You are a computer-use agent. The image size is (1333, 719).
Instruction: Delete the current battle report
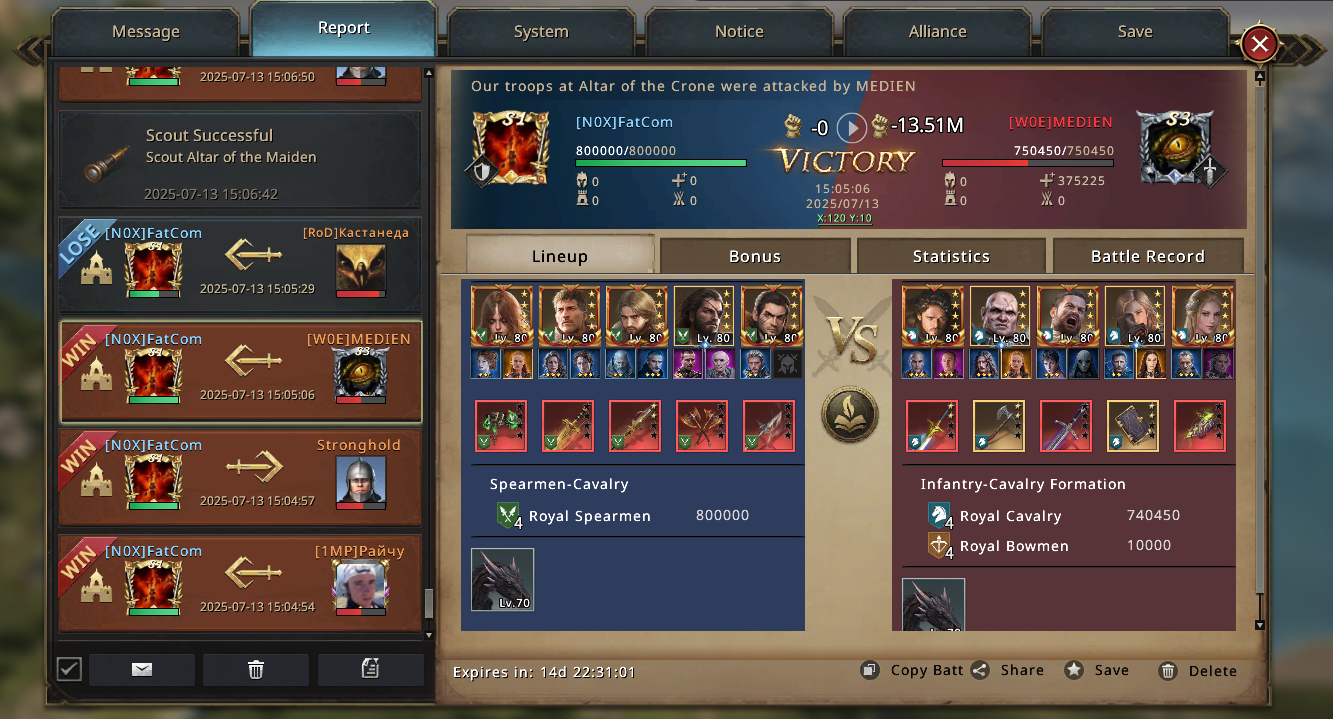1198,671
